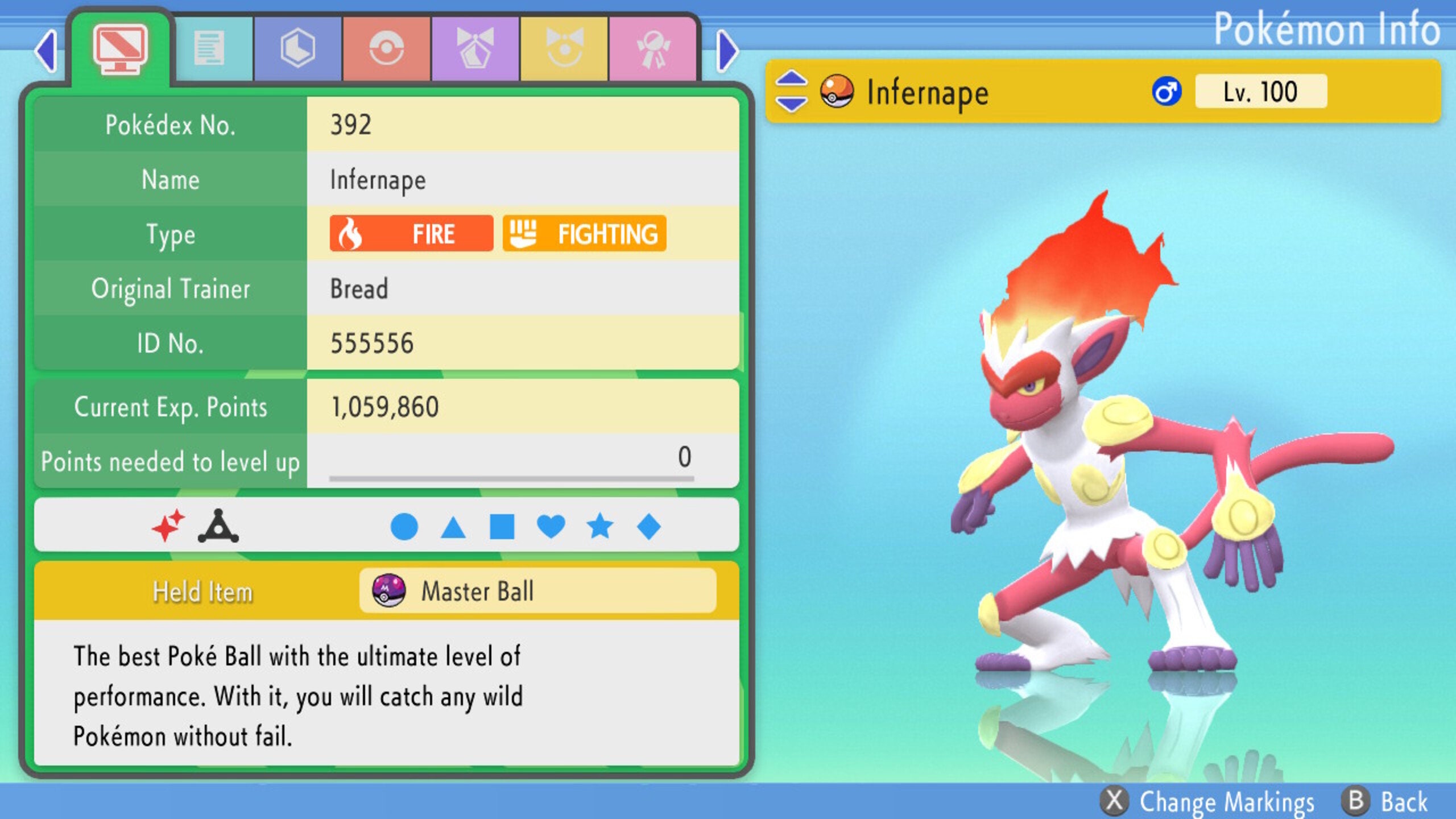Select the Battle Moves tab with Poké Ball icon
The height and width of the screenshot is (819, 1456).
(387, 48)
